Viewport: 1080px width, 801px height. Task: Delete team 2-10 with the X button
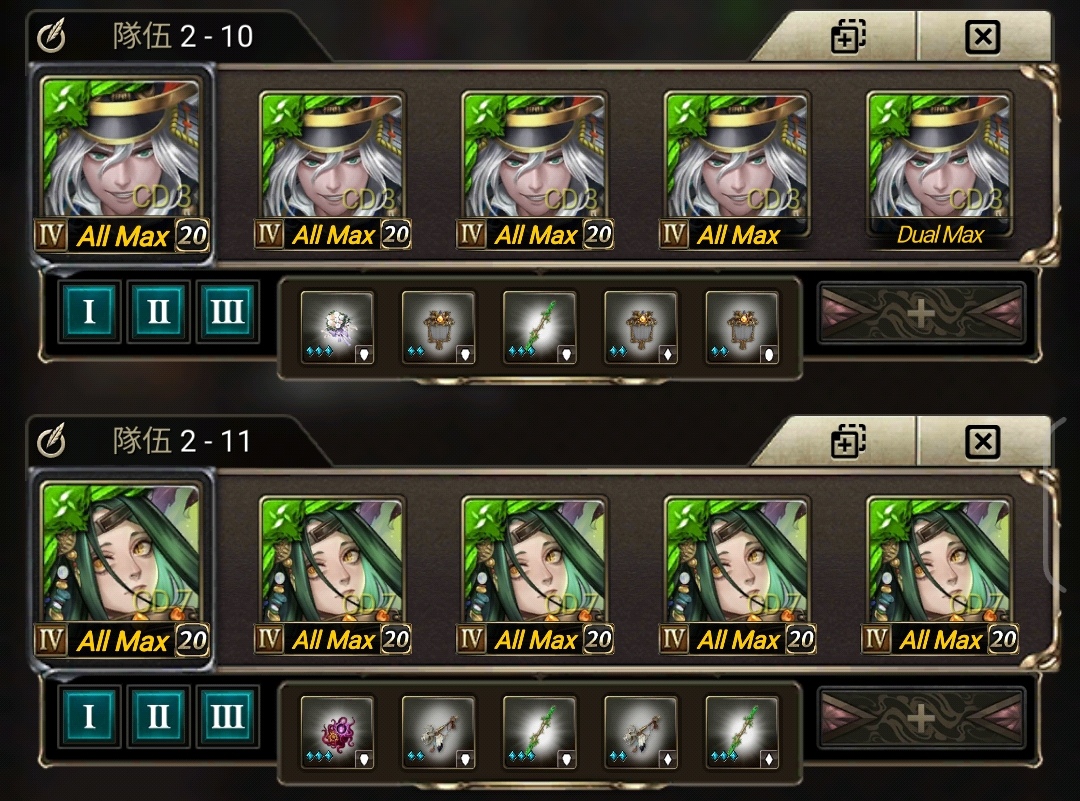tap(983, 38)
